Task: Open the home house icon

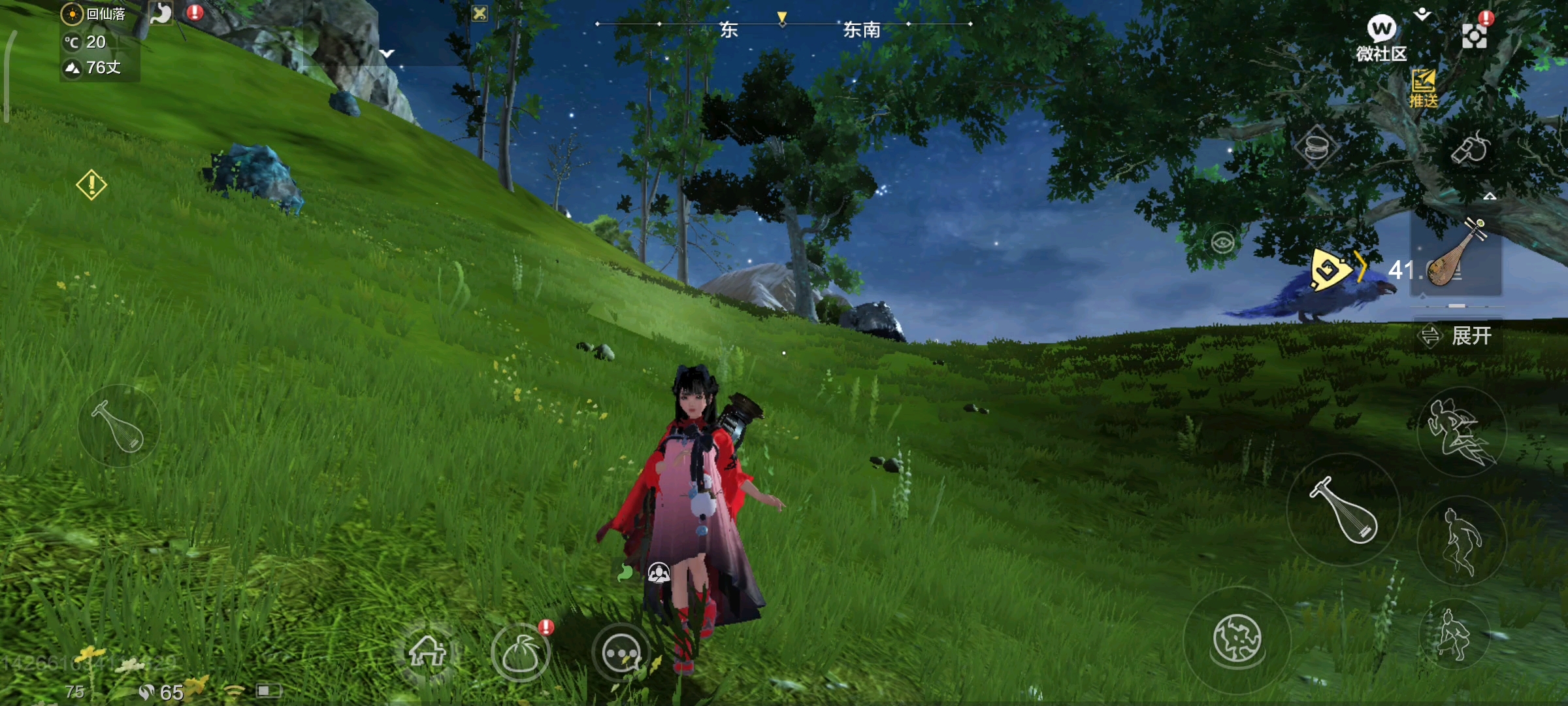Action: (427, 651)
